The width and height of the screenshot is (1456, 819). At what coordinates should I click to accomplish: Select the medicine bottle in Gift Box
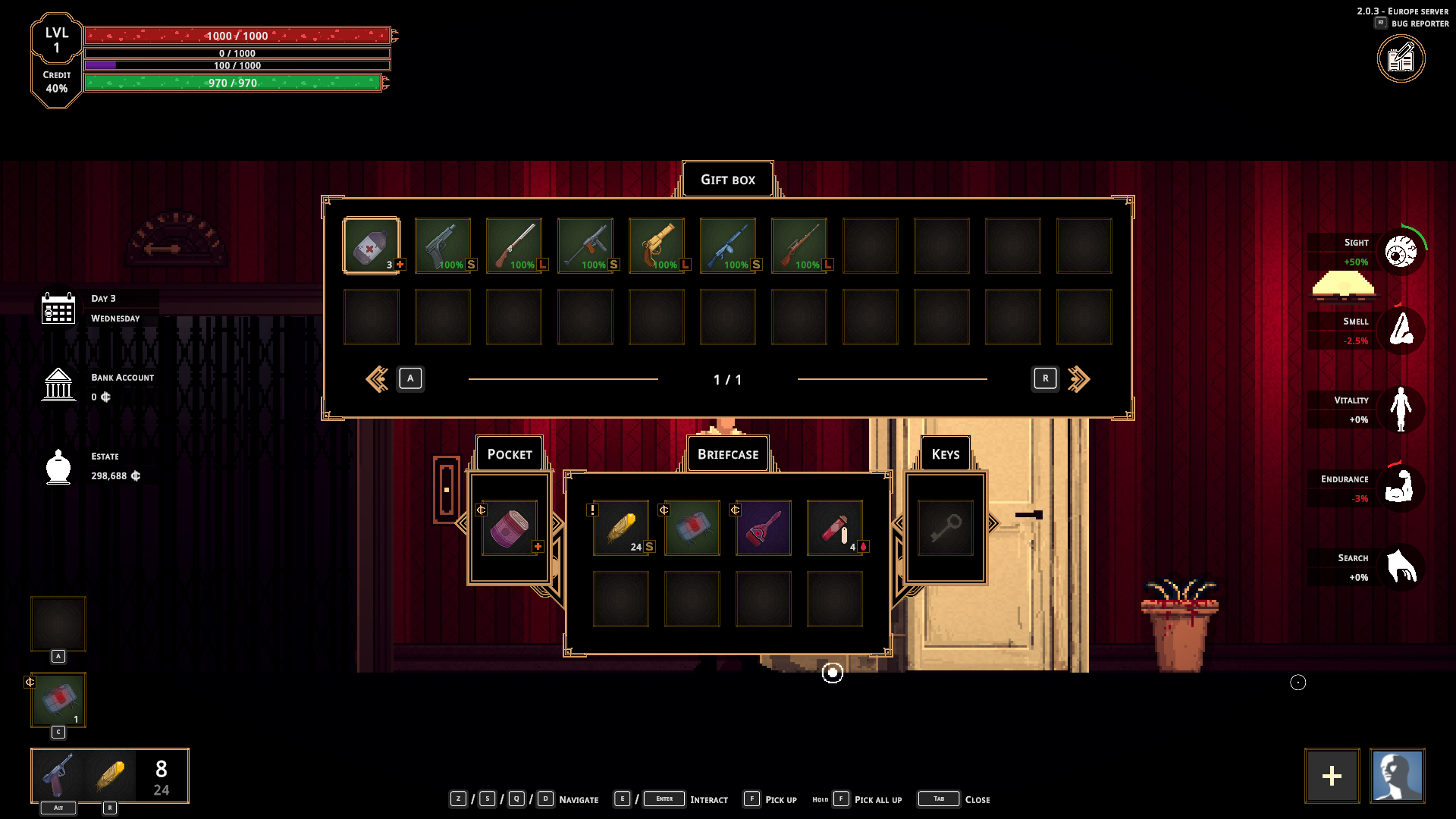pyautogui.click(x=371, y=246)
